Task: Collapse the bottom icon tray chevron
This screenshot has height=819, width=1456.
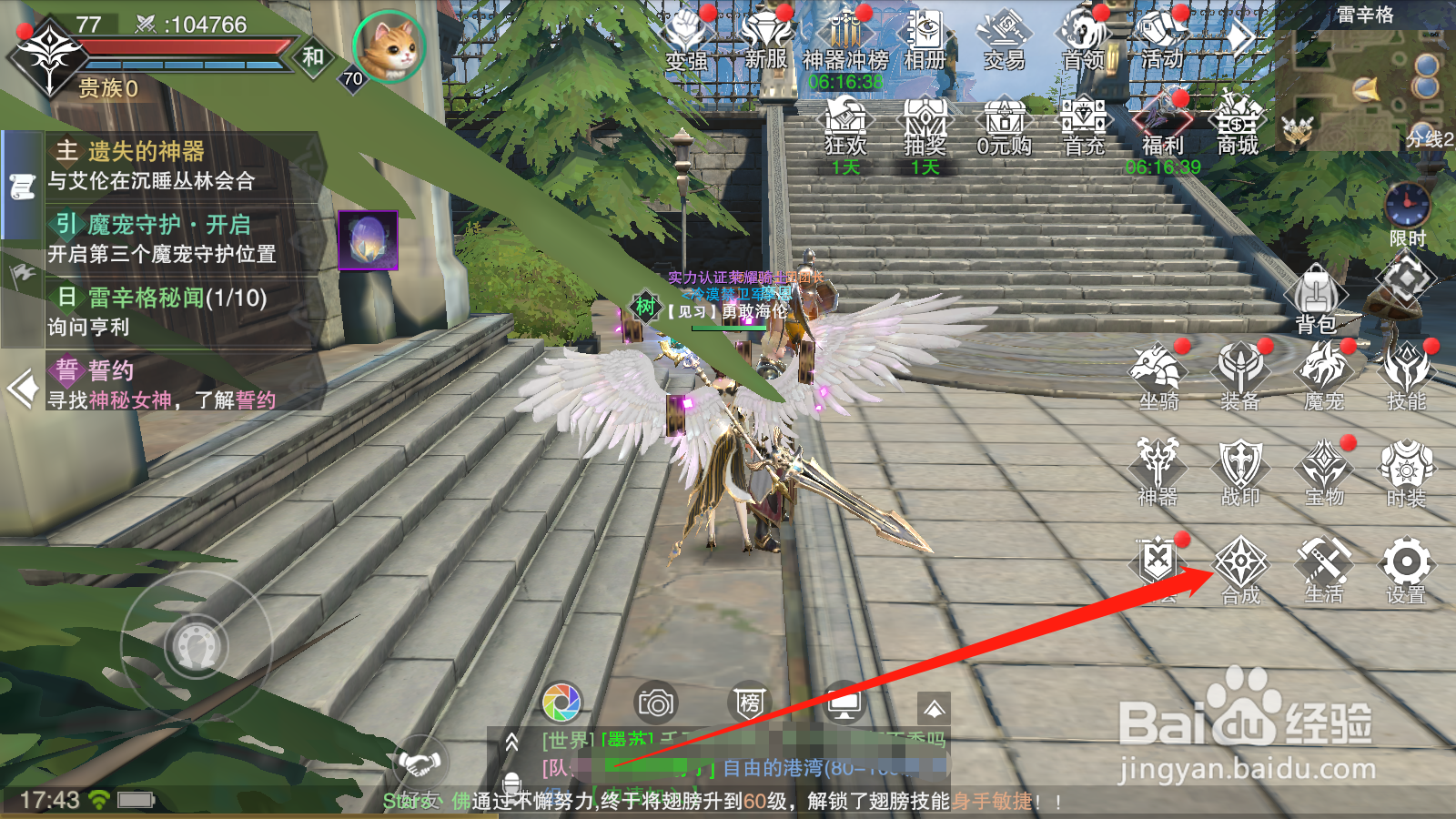Action: coord(934,707)
